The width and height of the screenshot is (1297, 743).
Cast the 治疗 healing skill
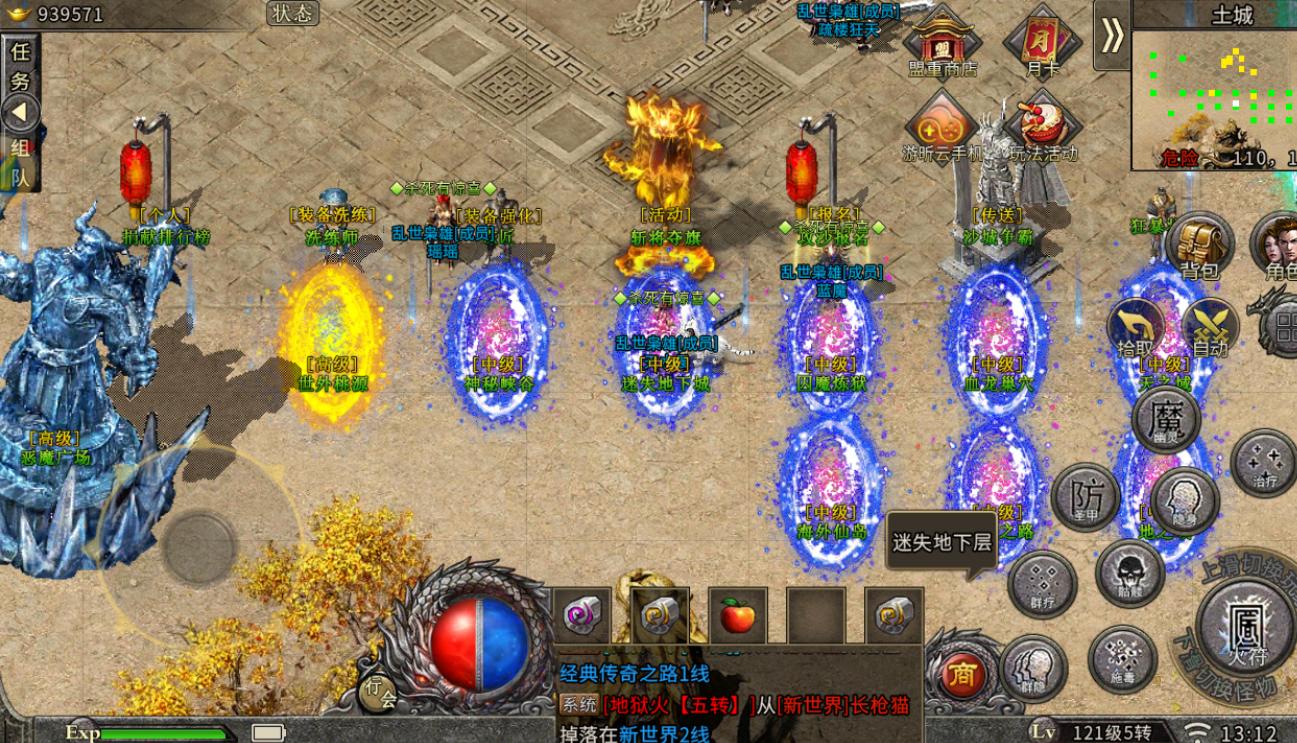tap(1263, 462)
